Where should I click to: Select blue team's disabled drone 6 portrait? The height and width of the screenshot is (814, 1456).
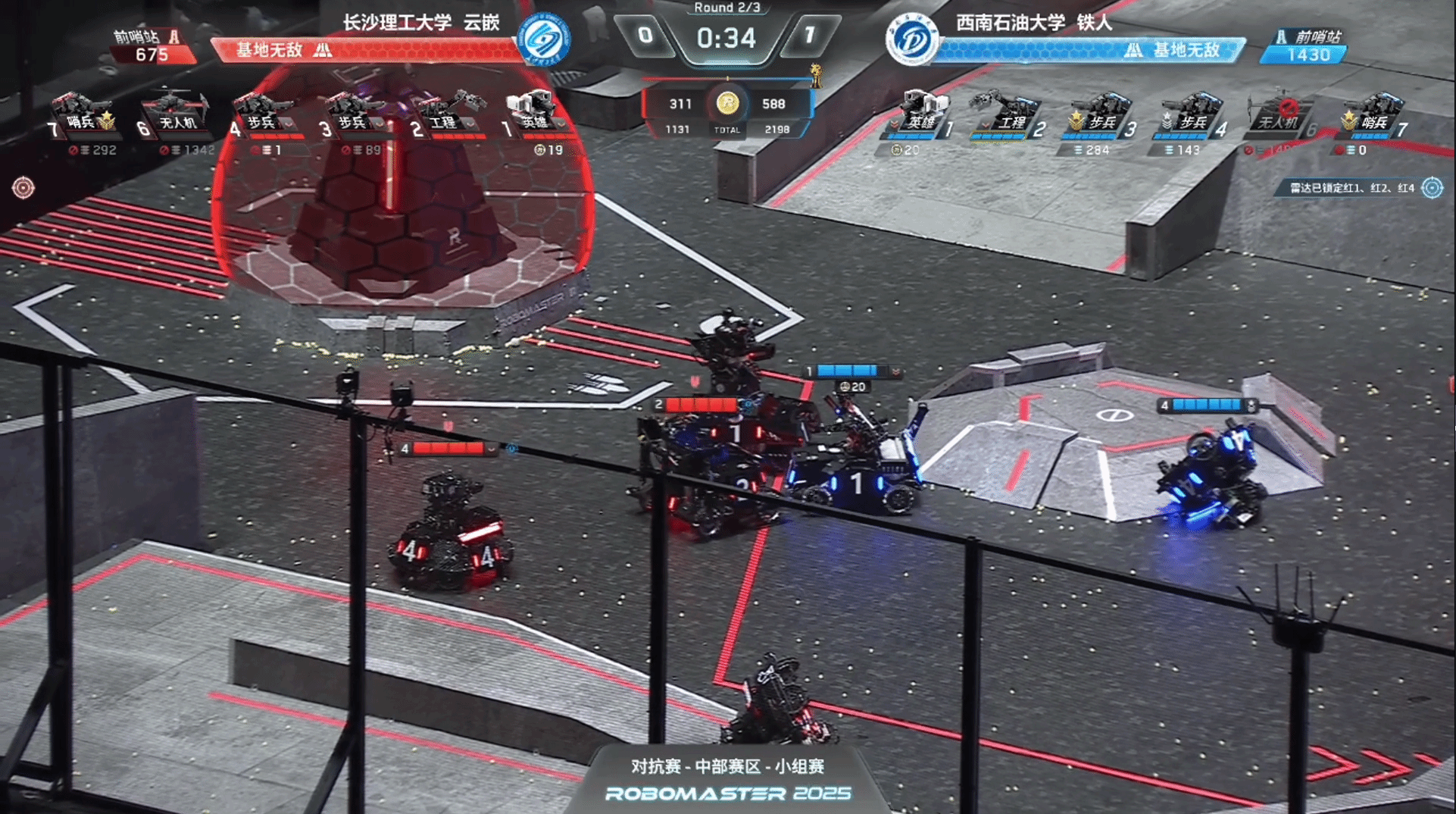(1280, 114)
